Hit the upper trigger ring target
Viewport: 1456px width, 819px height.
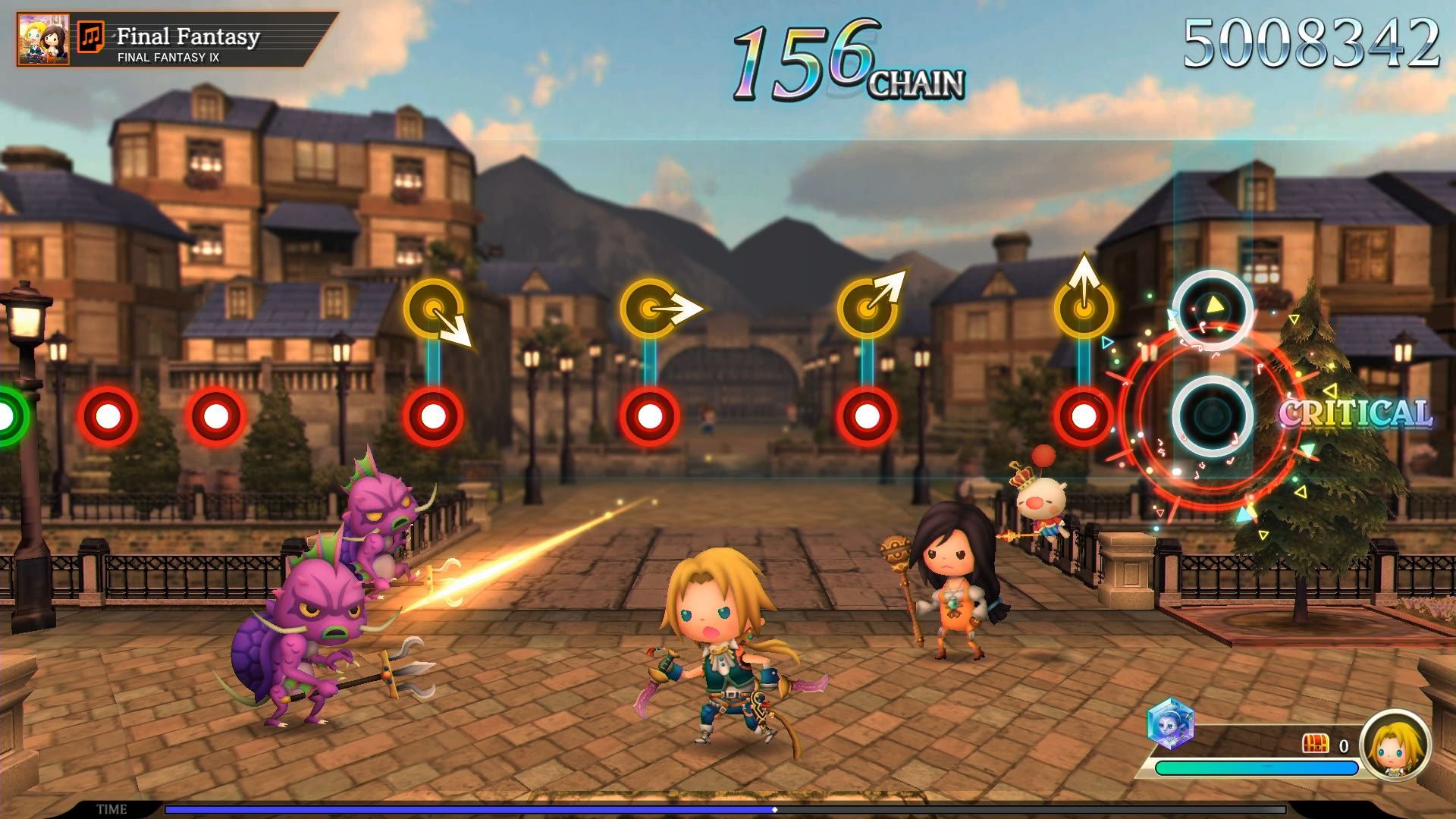pos(1212,309)
